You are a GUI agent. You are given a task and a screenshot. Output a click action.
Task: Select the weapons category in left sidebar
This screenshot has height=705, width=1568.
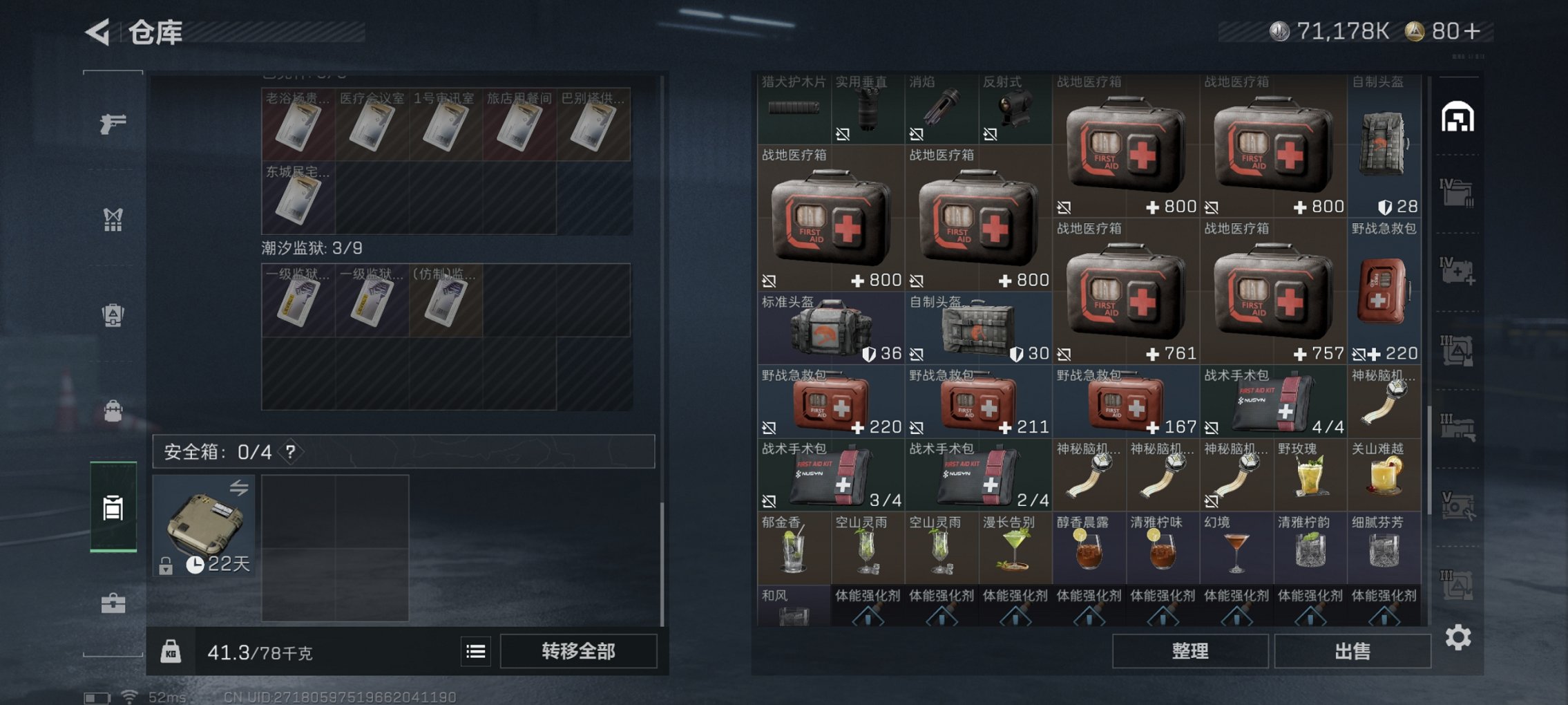click(x=113, y=124)
